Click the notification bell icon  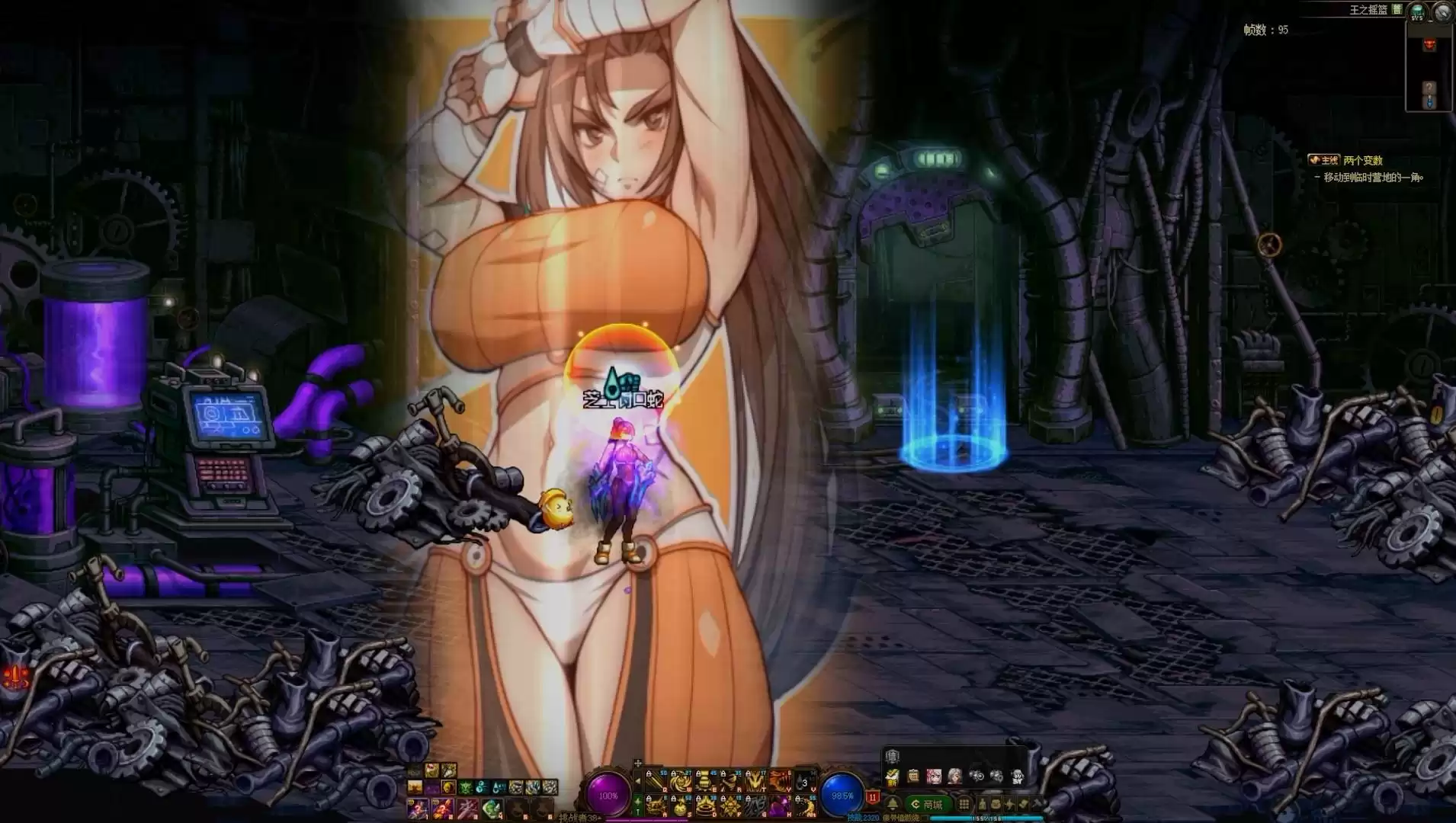point(893,805)
